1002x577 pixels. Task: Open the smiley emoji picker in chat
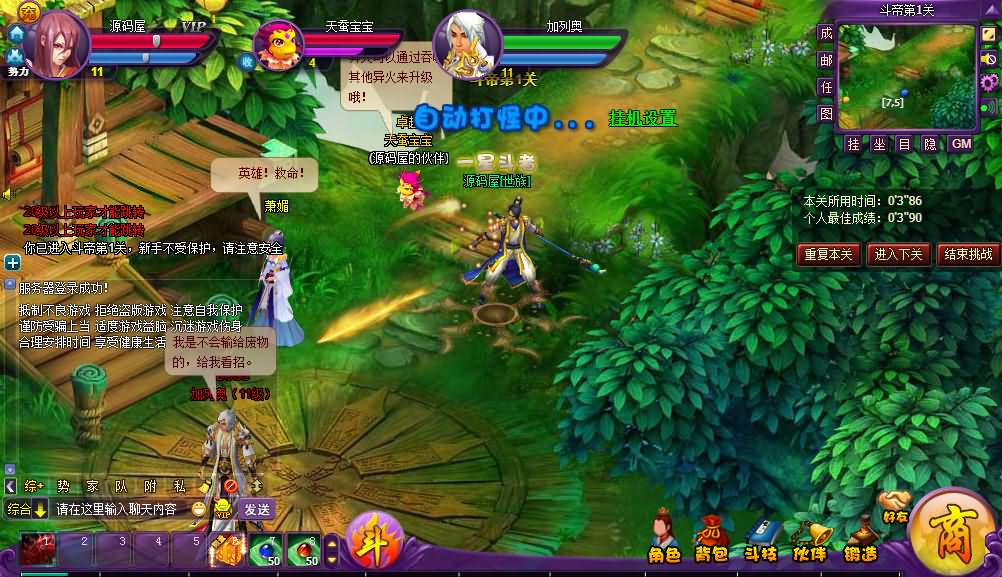click(200, 509)
